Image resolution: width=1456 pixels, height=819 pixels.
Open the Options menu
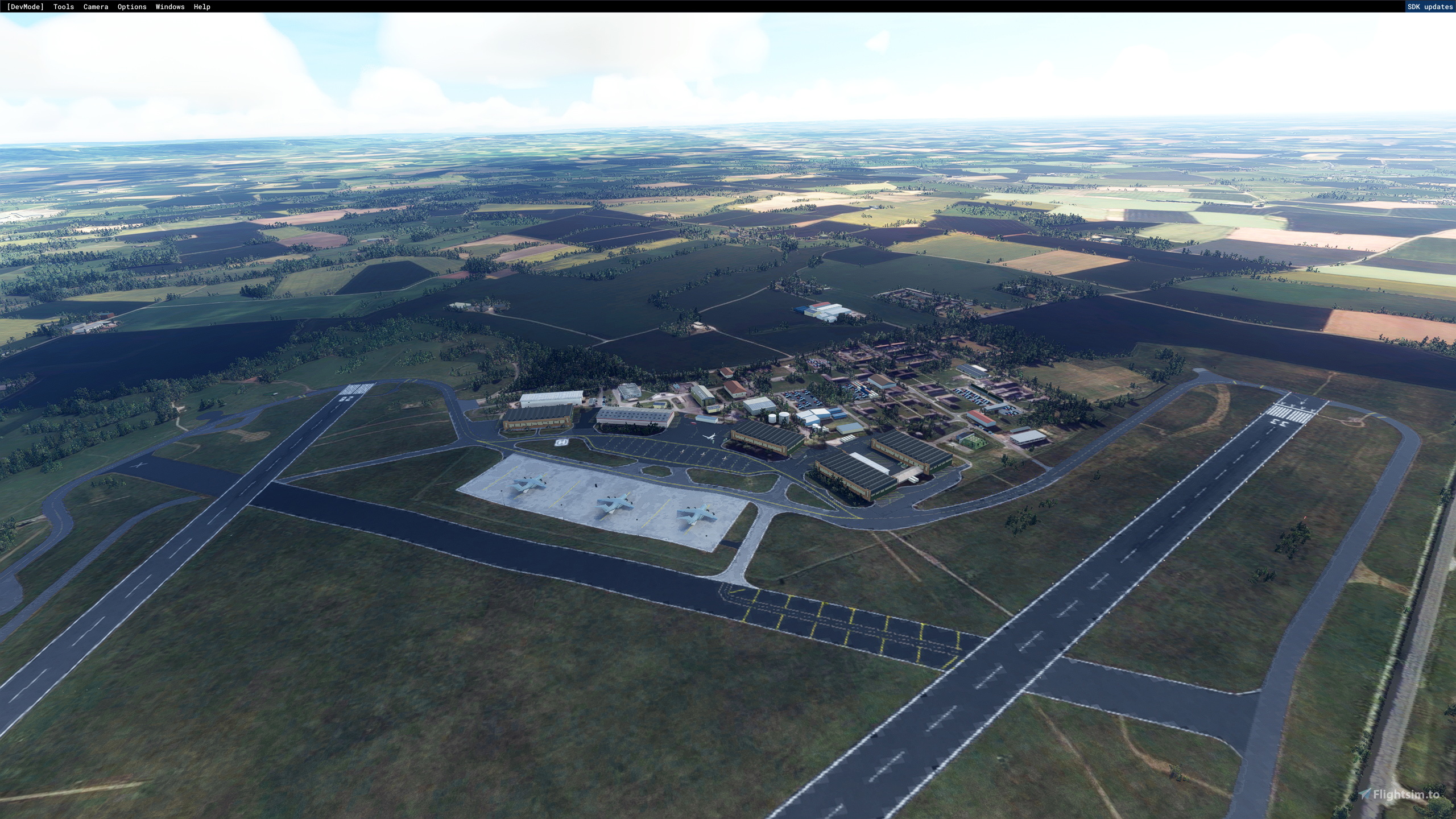click(131, 7)
